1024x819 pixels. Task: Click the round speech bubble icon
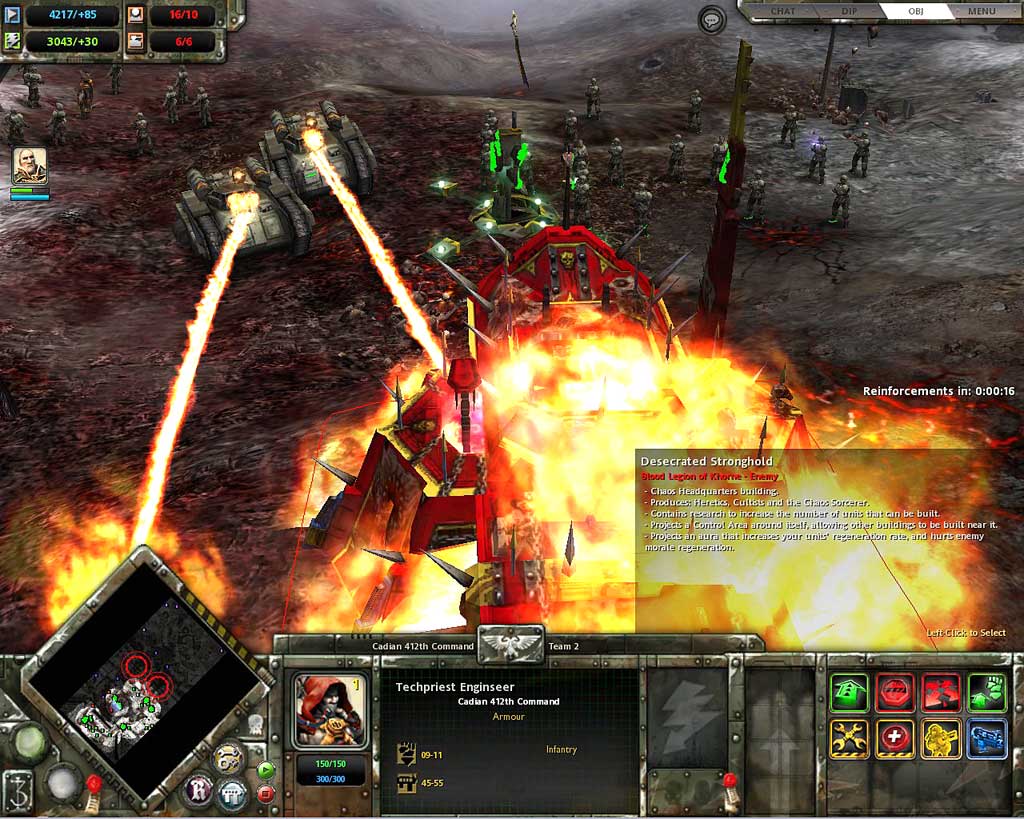(711, 21)
